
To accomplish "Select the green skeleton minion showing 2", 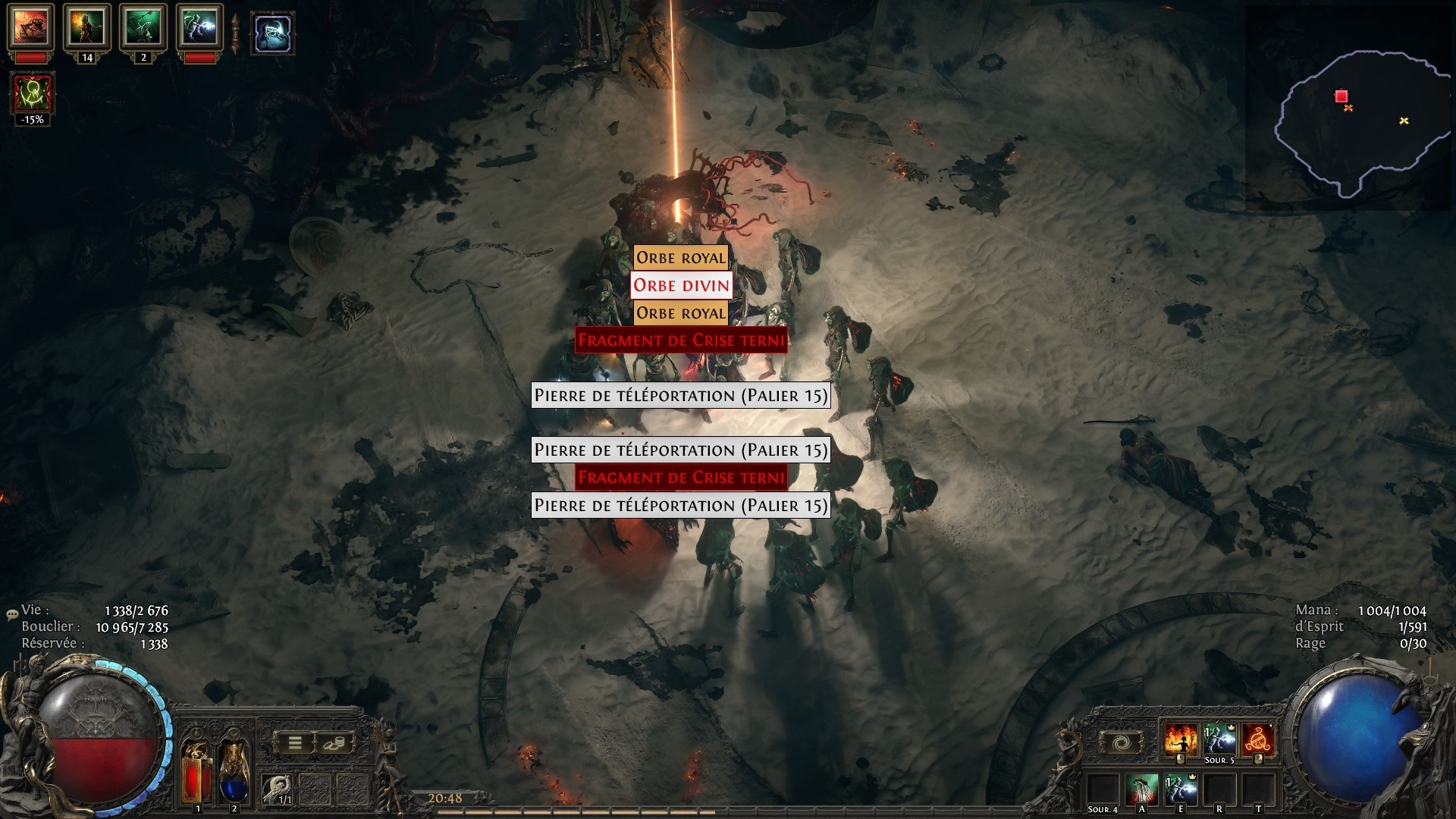I will coord(143,28).
